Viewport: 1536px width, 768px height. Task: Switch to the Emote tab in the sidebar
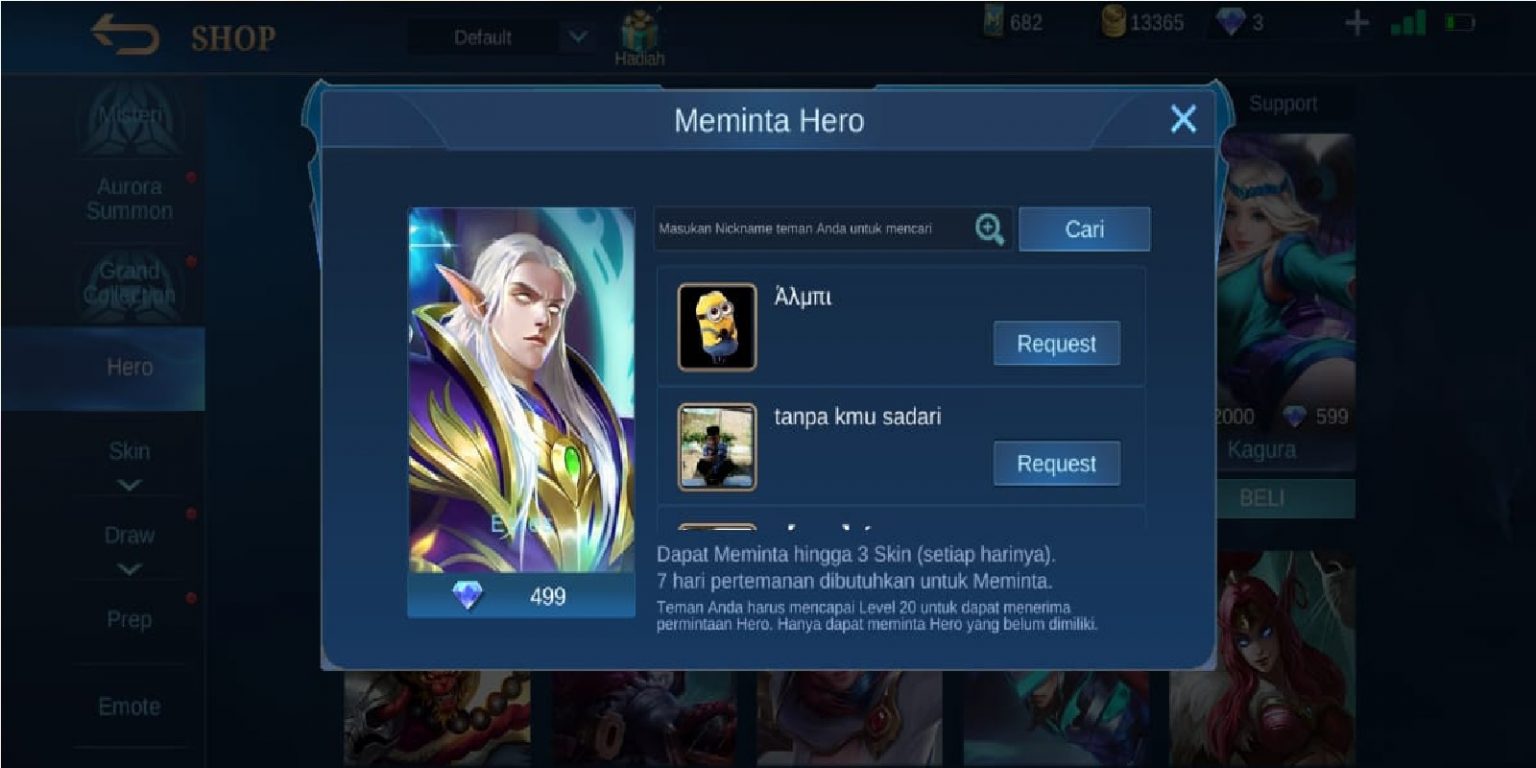tap(130, 706)
